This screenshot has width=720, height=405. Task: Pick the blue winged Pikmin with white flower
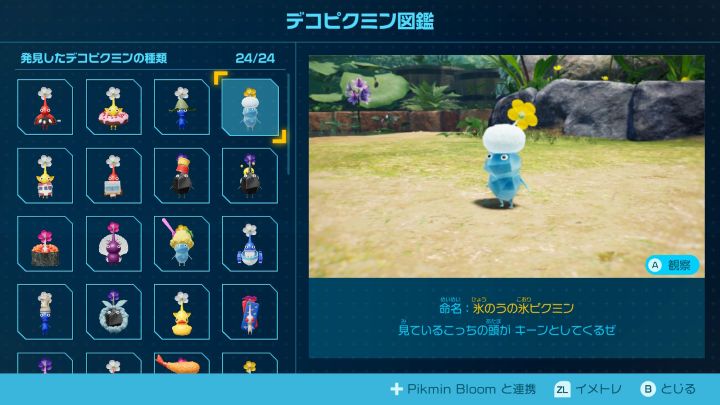(249, 243)
